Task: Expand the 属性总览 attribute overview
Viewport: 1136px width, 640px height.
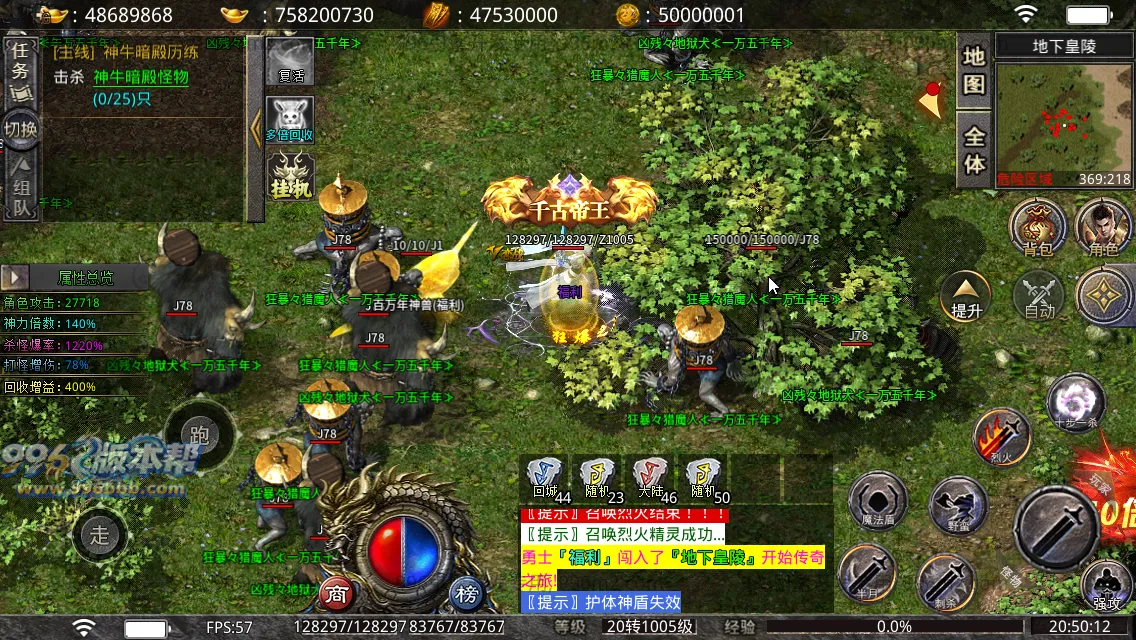Action: pos(15,277)
